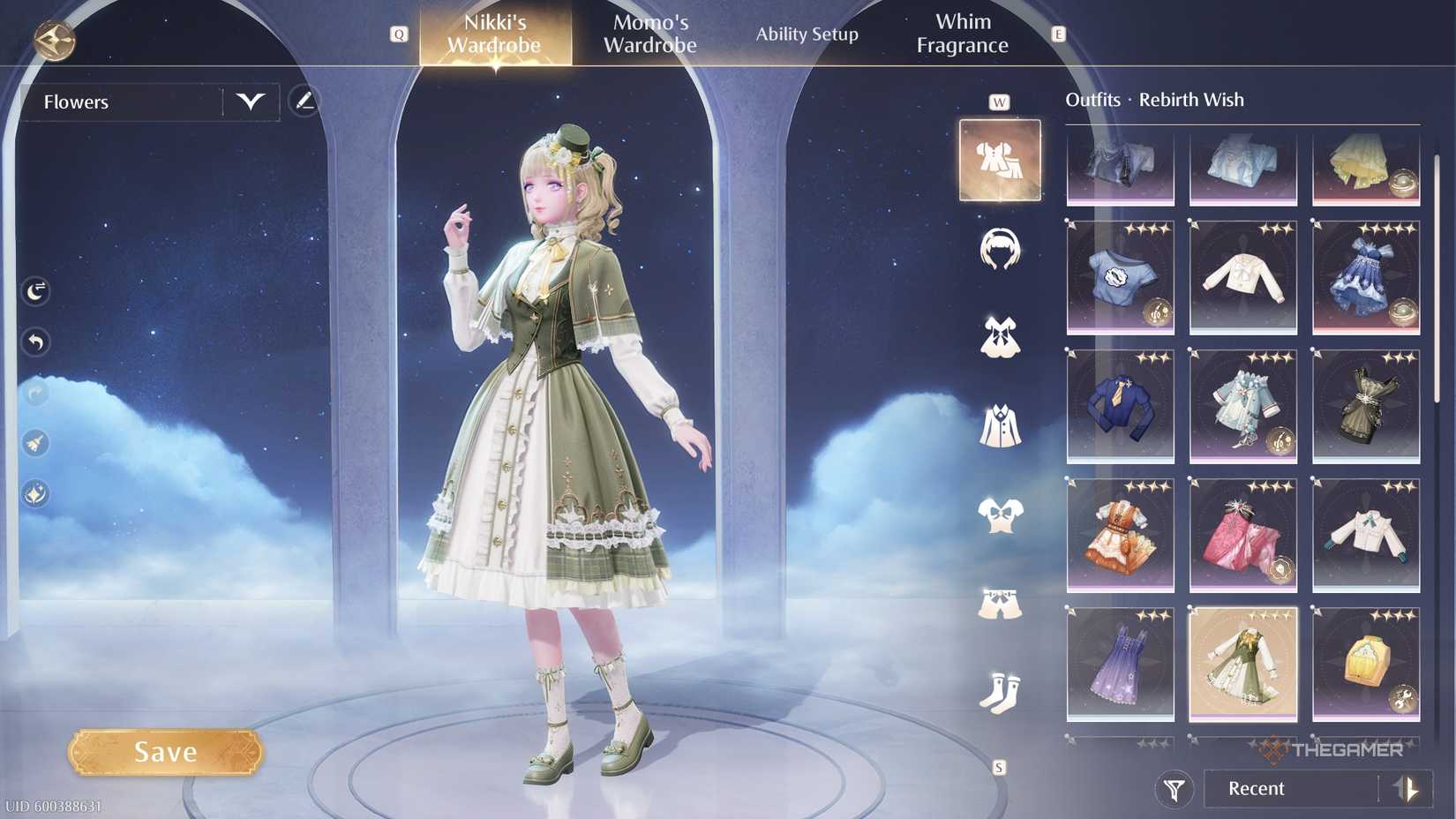
Task: Select the broom cleanup icon on the left
Action: pos(34,444)
